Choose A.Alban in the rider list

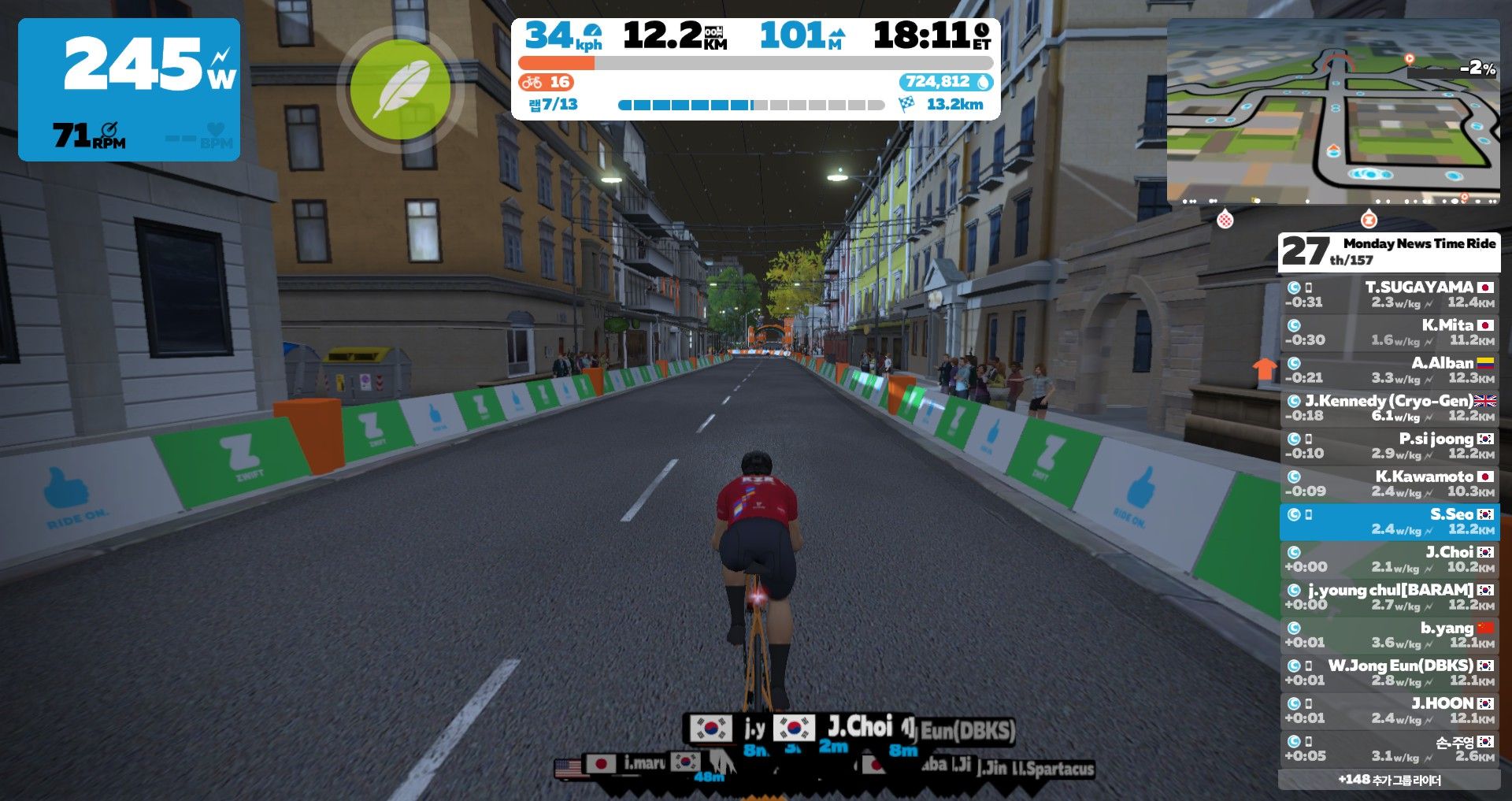[1389, 370]
